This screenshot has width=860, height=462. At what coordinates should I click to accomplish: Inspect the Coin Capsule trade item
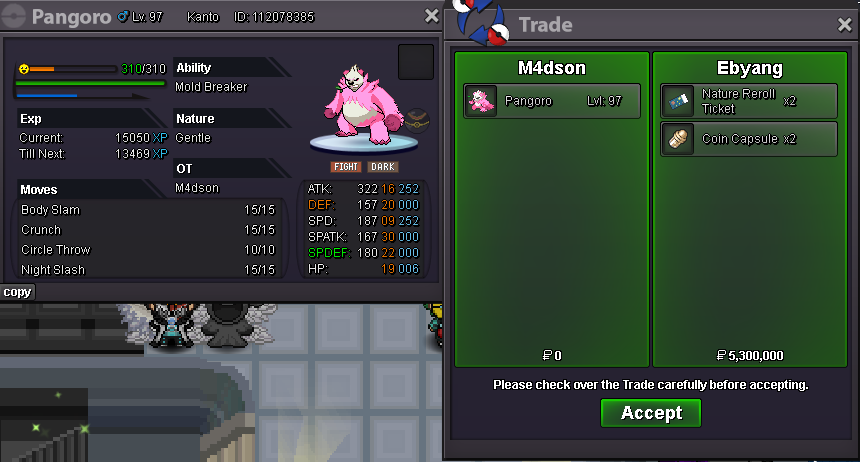(749, 139)
